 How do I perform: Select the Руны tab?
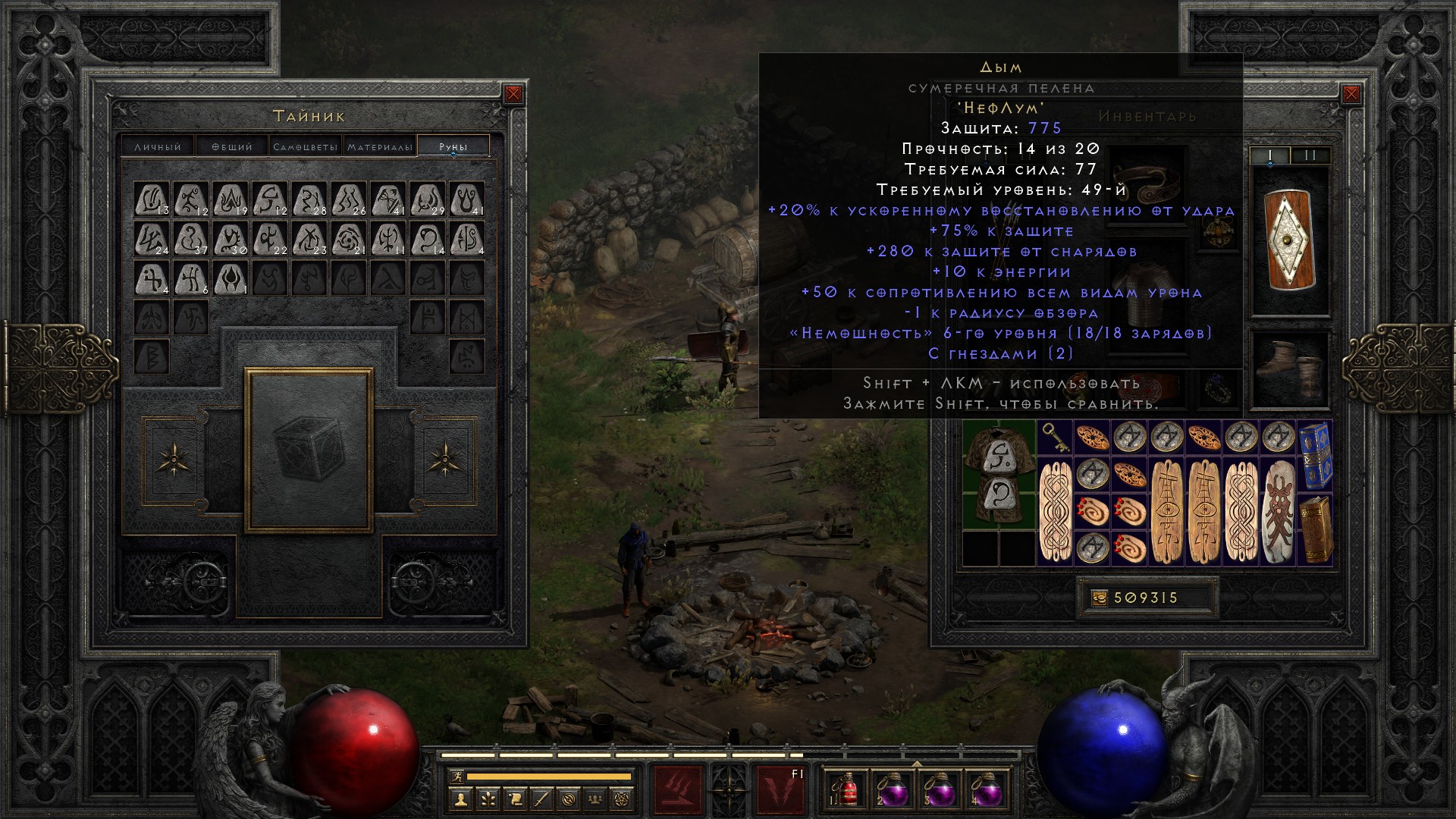point(453,146)
